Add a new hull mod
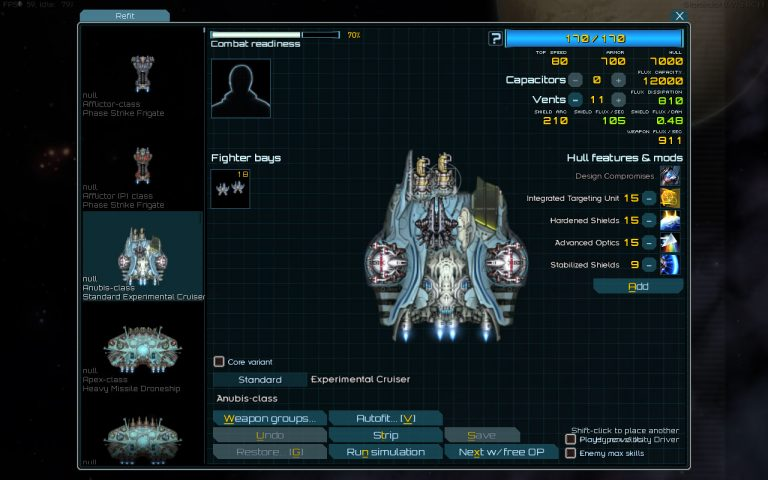This screenshot has width=768, height=480. (638, 286)
